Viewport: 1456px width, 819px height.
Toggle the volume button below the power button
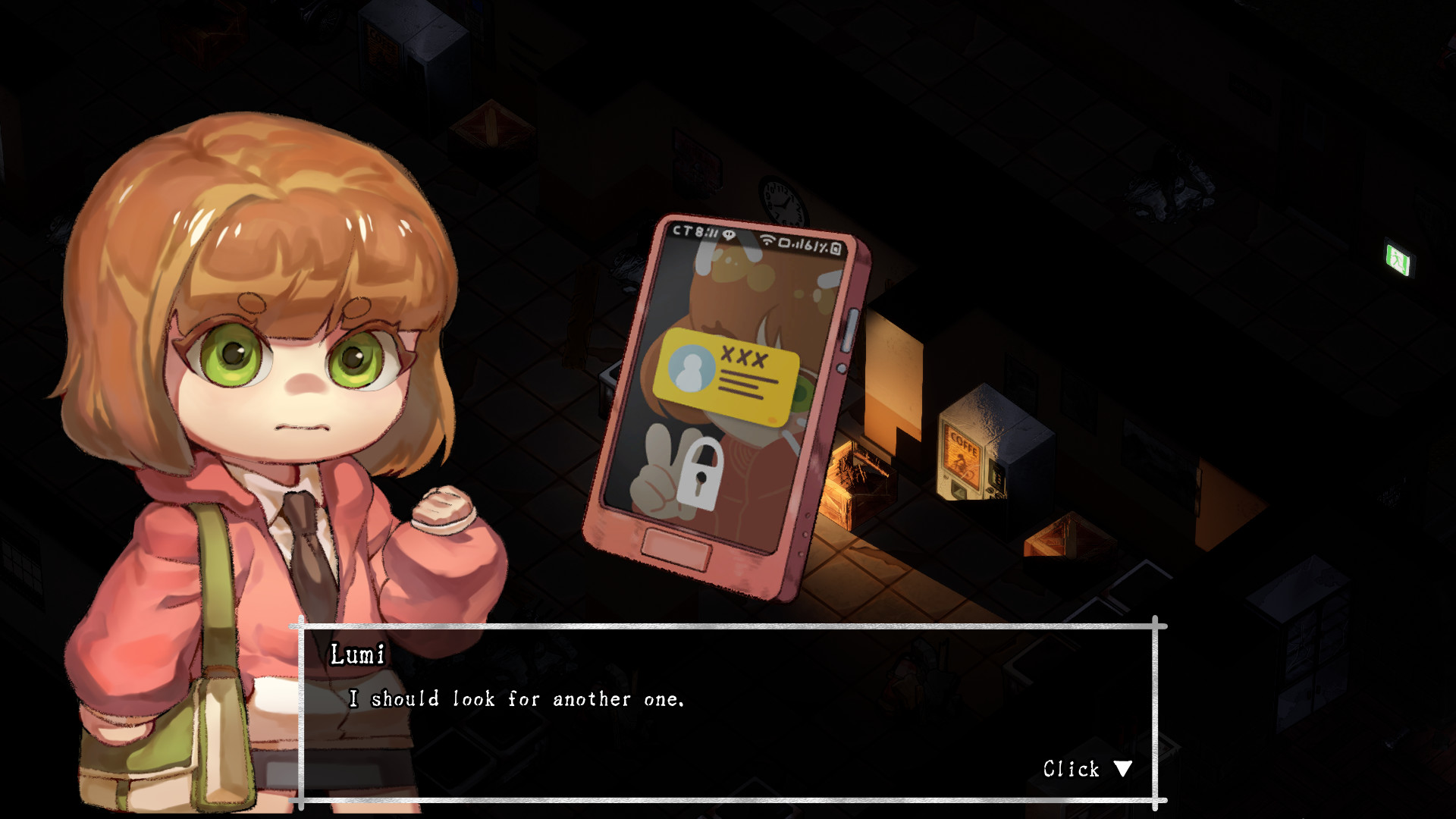tap(842, 368)
